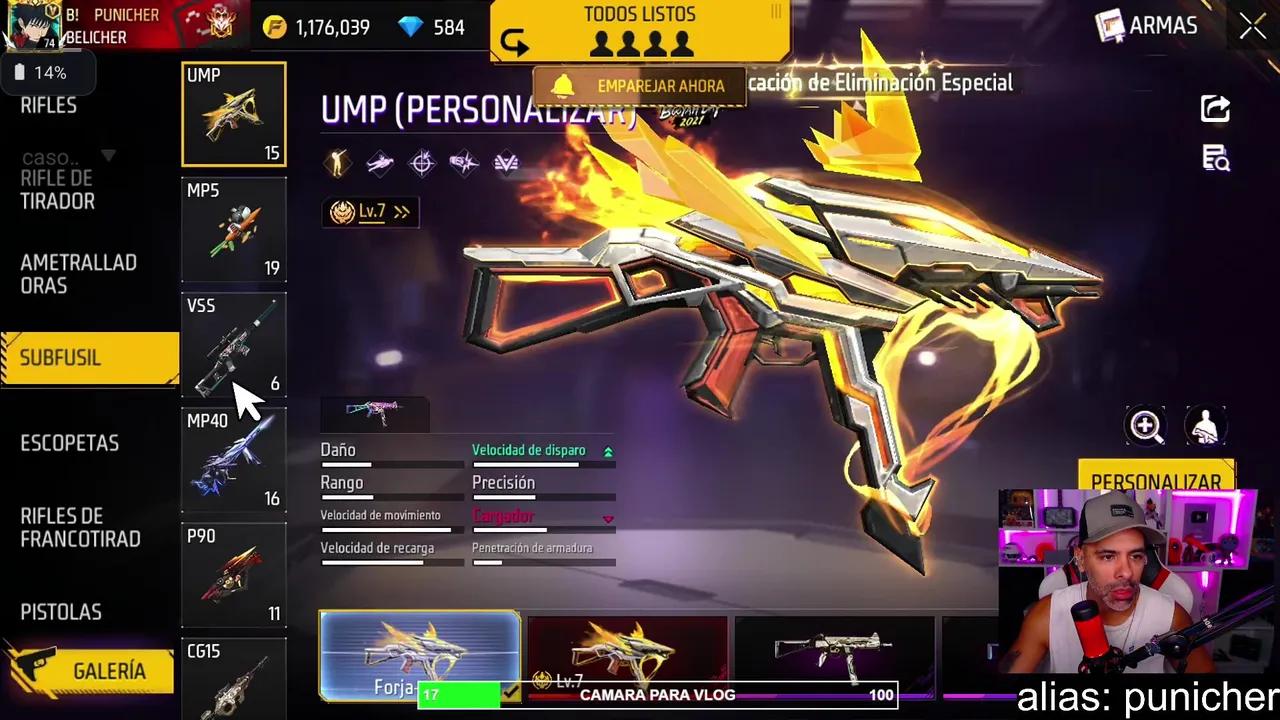Open the Lv.7 double chevron expander
The height and width of the screenshot is (720, 1280).
click(402, 211)
